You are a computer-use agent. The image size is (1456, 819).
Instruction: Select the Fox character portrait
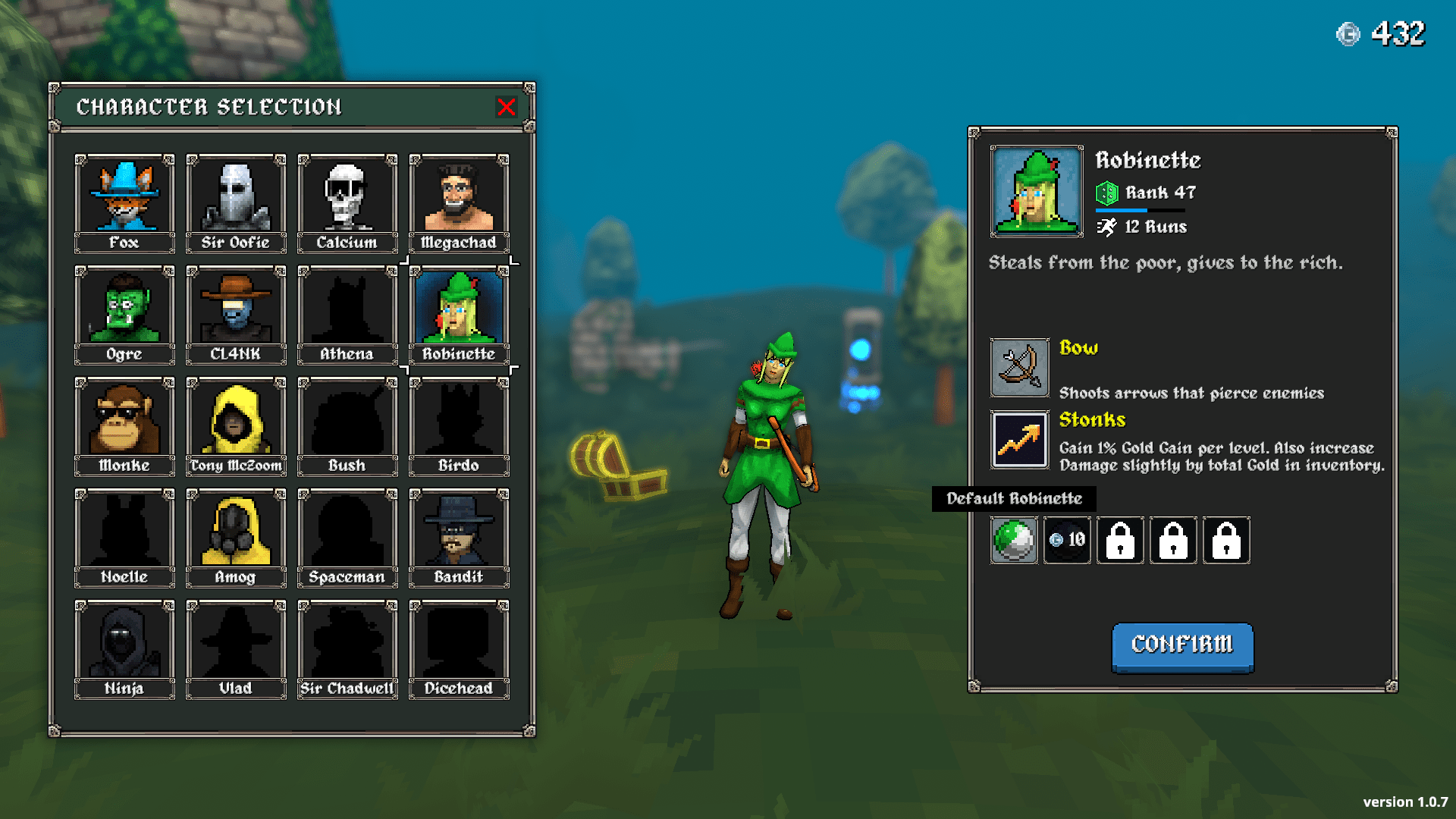(x=124, y=196)
